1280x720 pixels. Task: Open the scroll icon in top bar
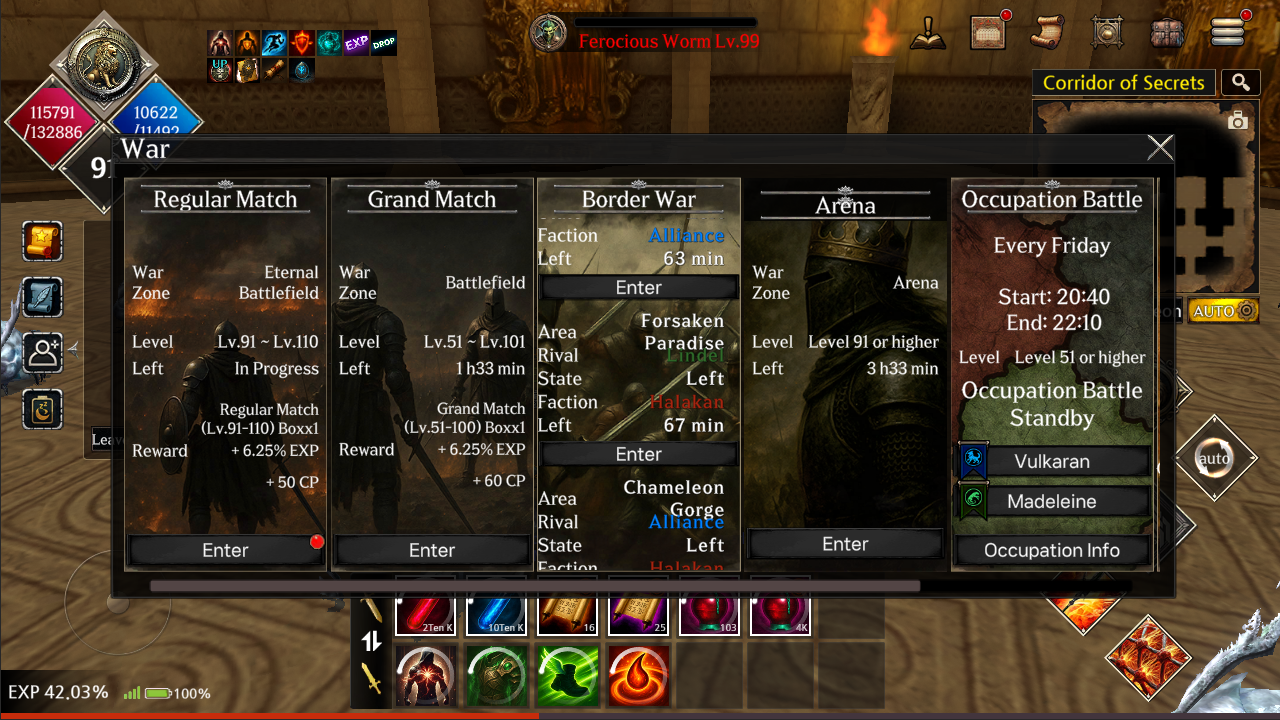1048,32
